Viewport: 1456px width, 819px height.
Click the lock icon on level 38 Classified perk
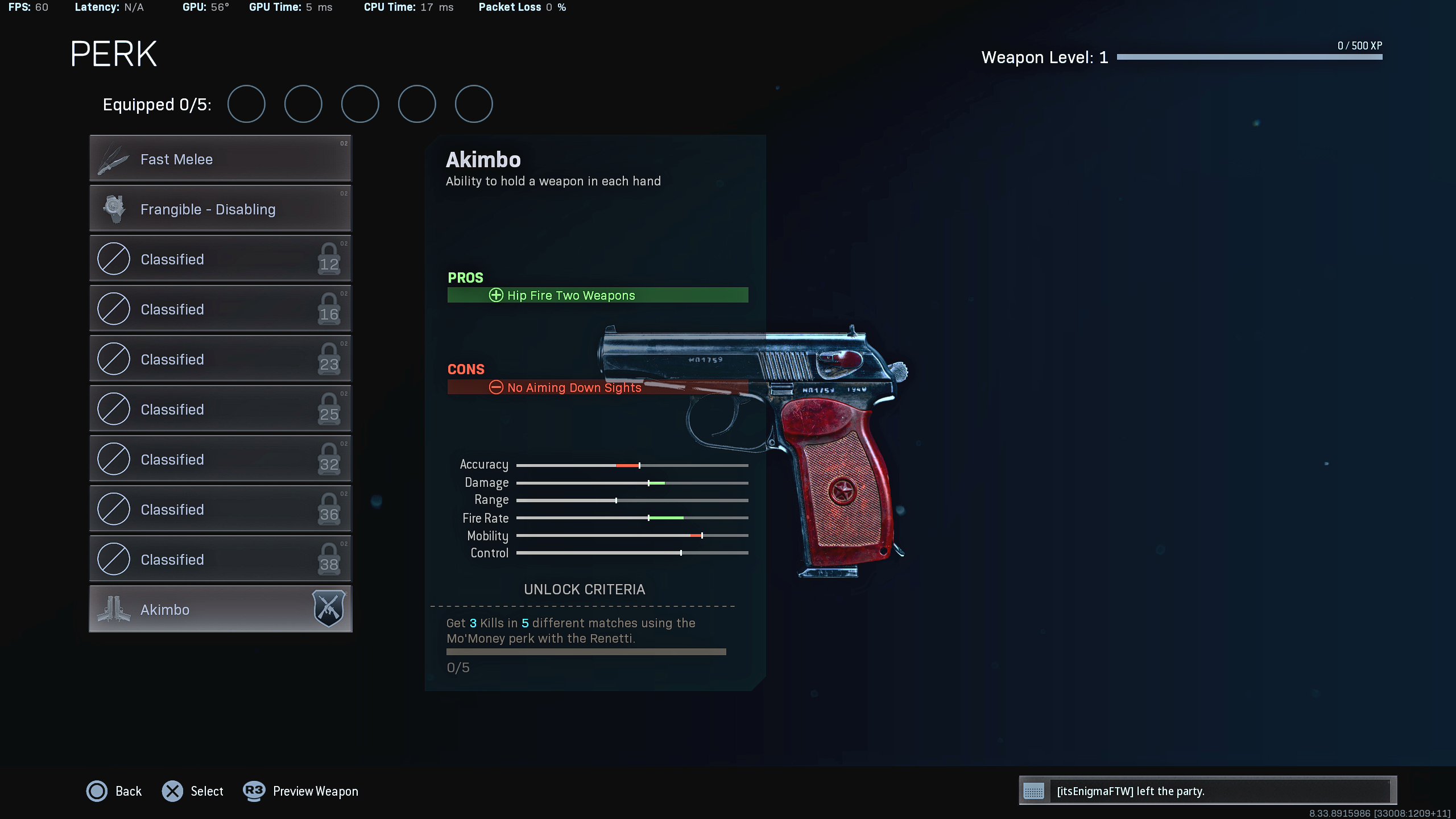tap(329, 559)
